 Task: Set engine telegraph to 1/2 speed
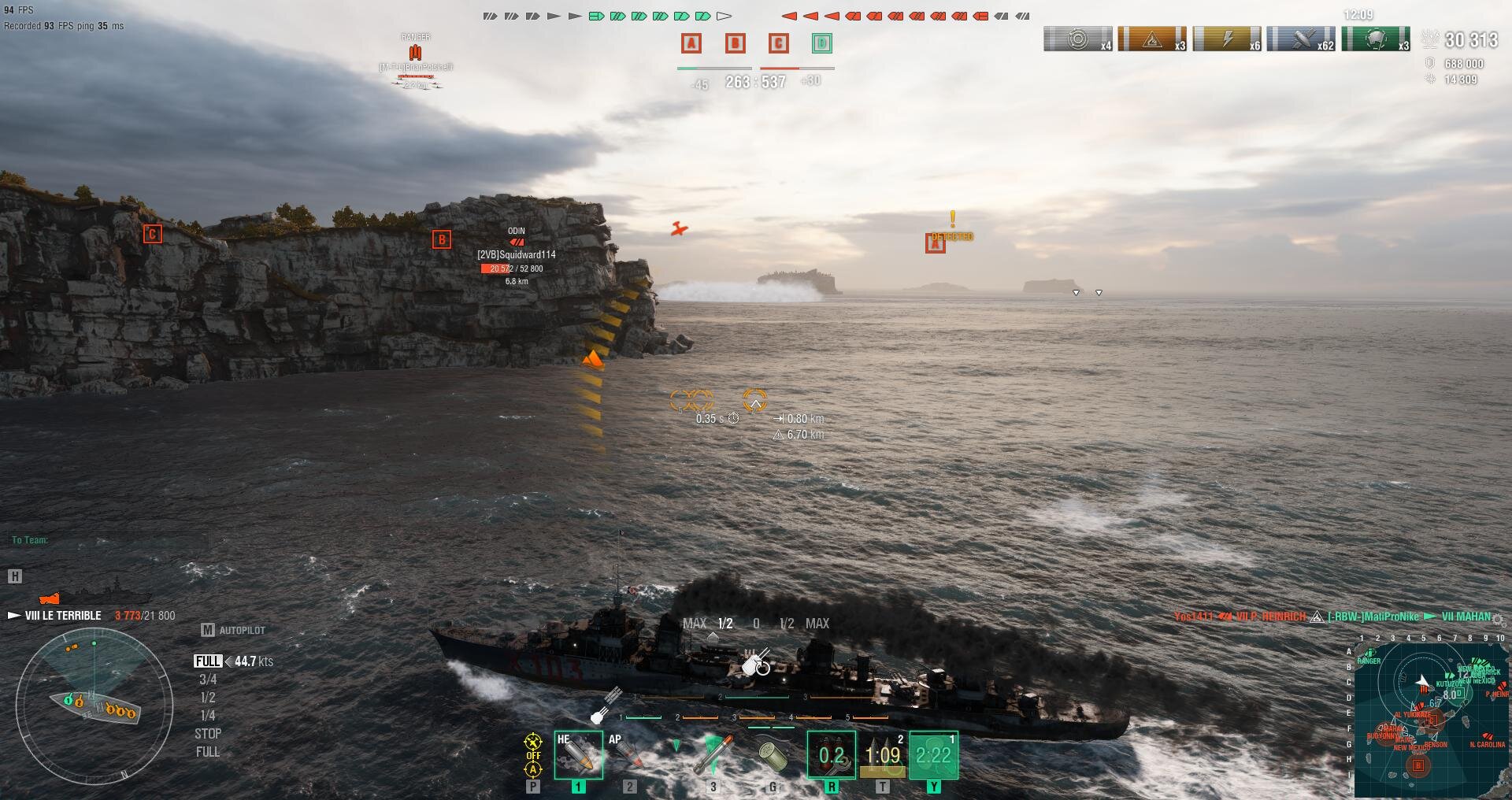[x=208, y=698]
